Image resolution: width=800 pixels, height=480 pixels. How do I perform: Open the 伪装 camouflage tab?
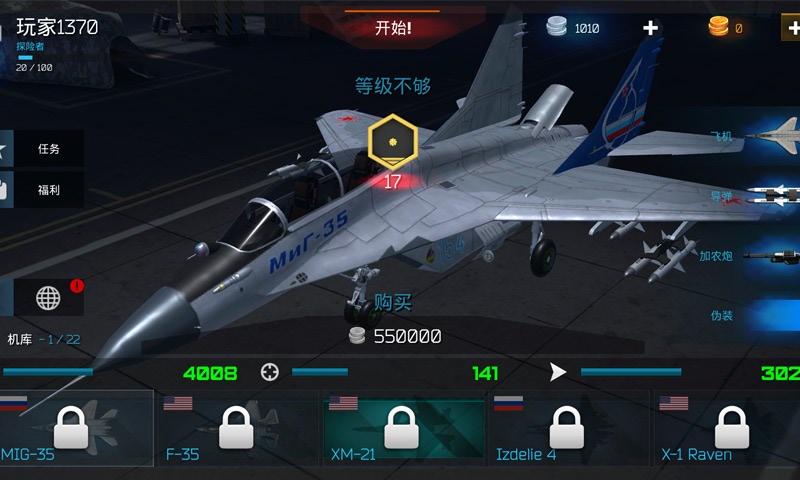[750, 315]
